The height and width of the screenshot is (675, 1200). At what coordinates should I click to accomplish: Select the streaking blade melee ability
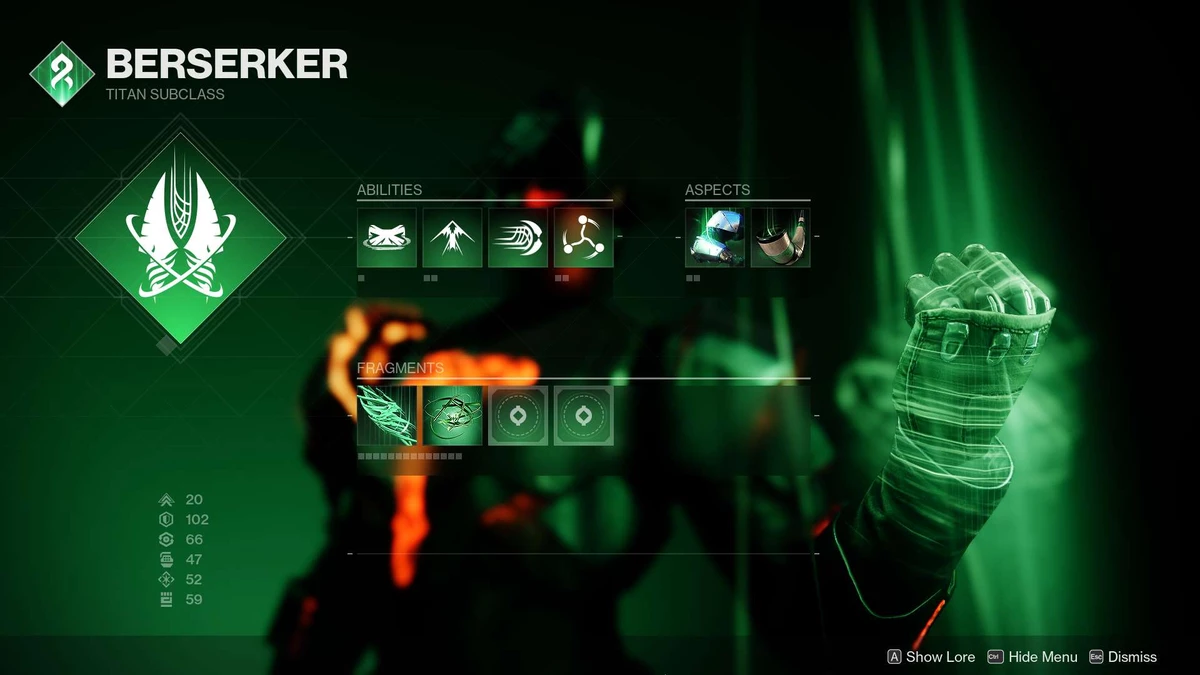point(518,238)
